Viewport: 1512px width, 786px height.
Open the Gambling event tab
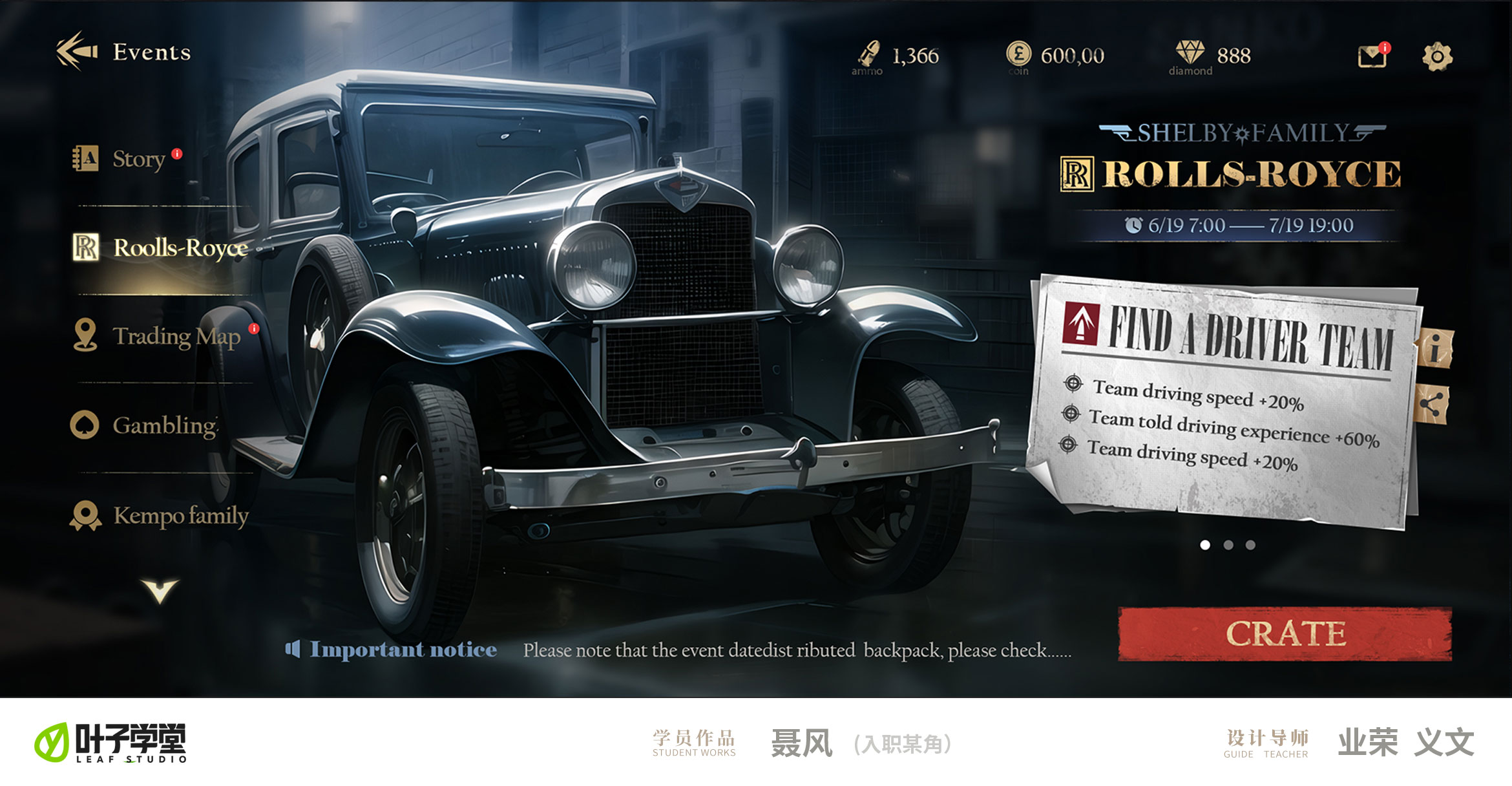pos(164,425)
